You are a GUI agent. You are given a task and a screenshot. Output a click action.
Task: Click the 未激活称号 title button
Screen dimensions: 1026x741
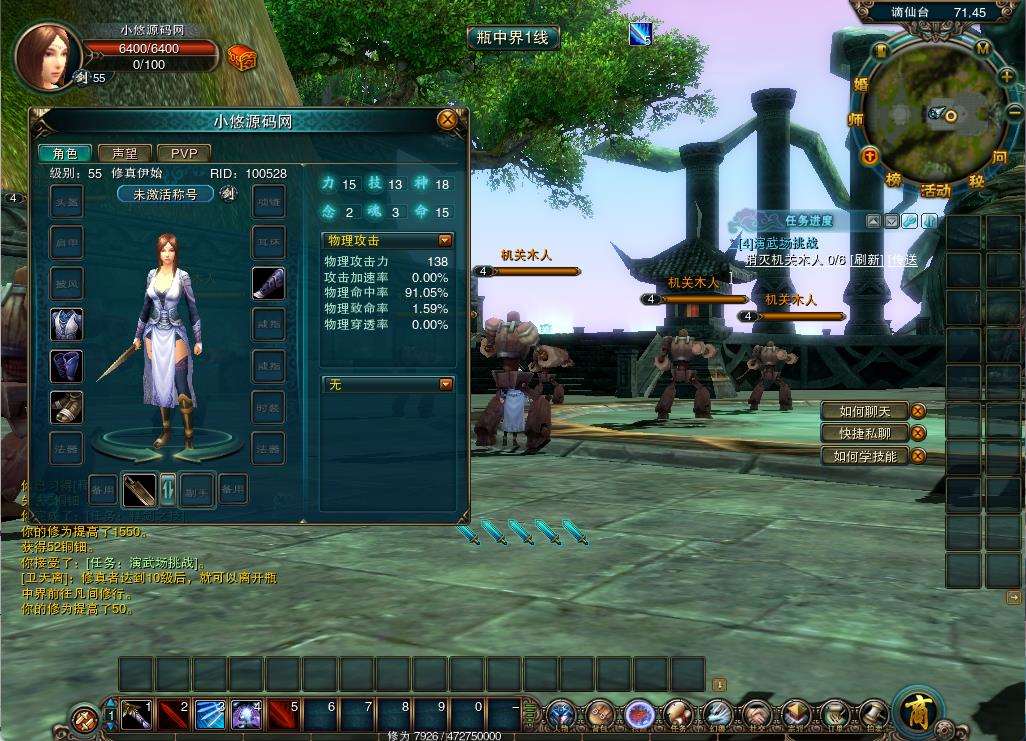[x=166, y=194]
